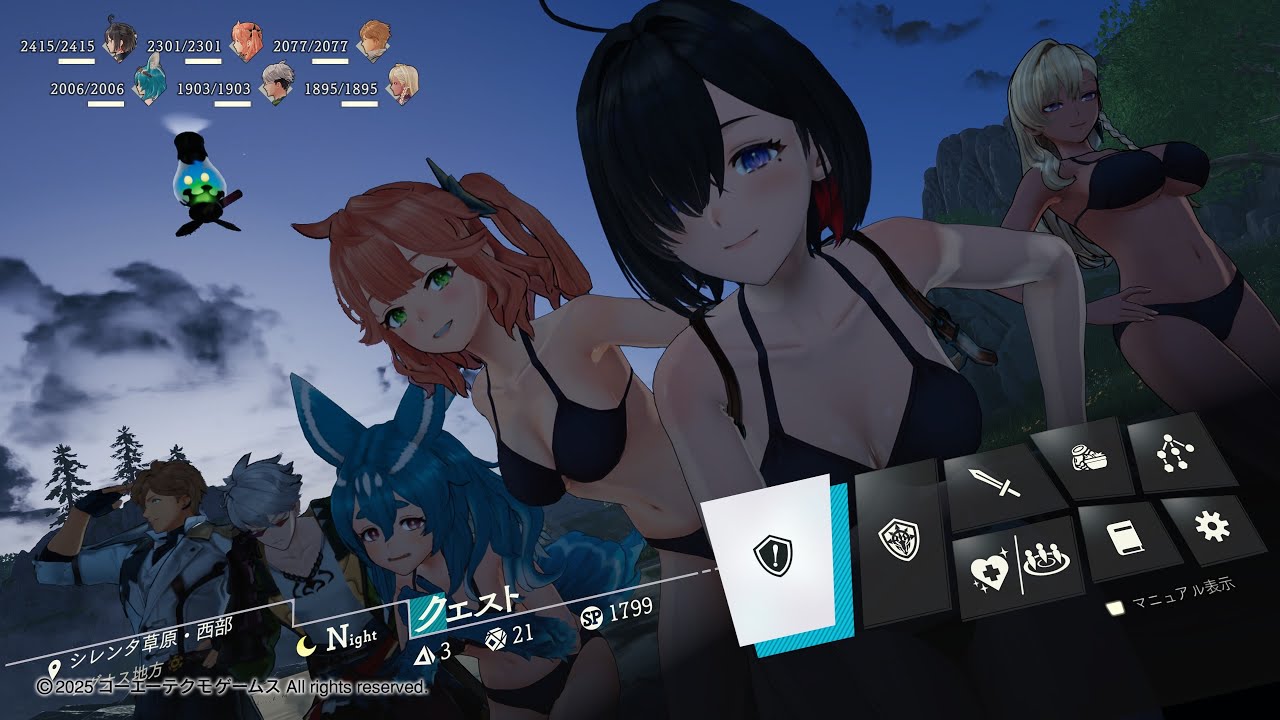Open the gear settings tile
This screenshot has height=720, width=1280.
pyautogui.click(x=1212, y=527)
